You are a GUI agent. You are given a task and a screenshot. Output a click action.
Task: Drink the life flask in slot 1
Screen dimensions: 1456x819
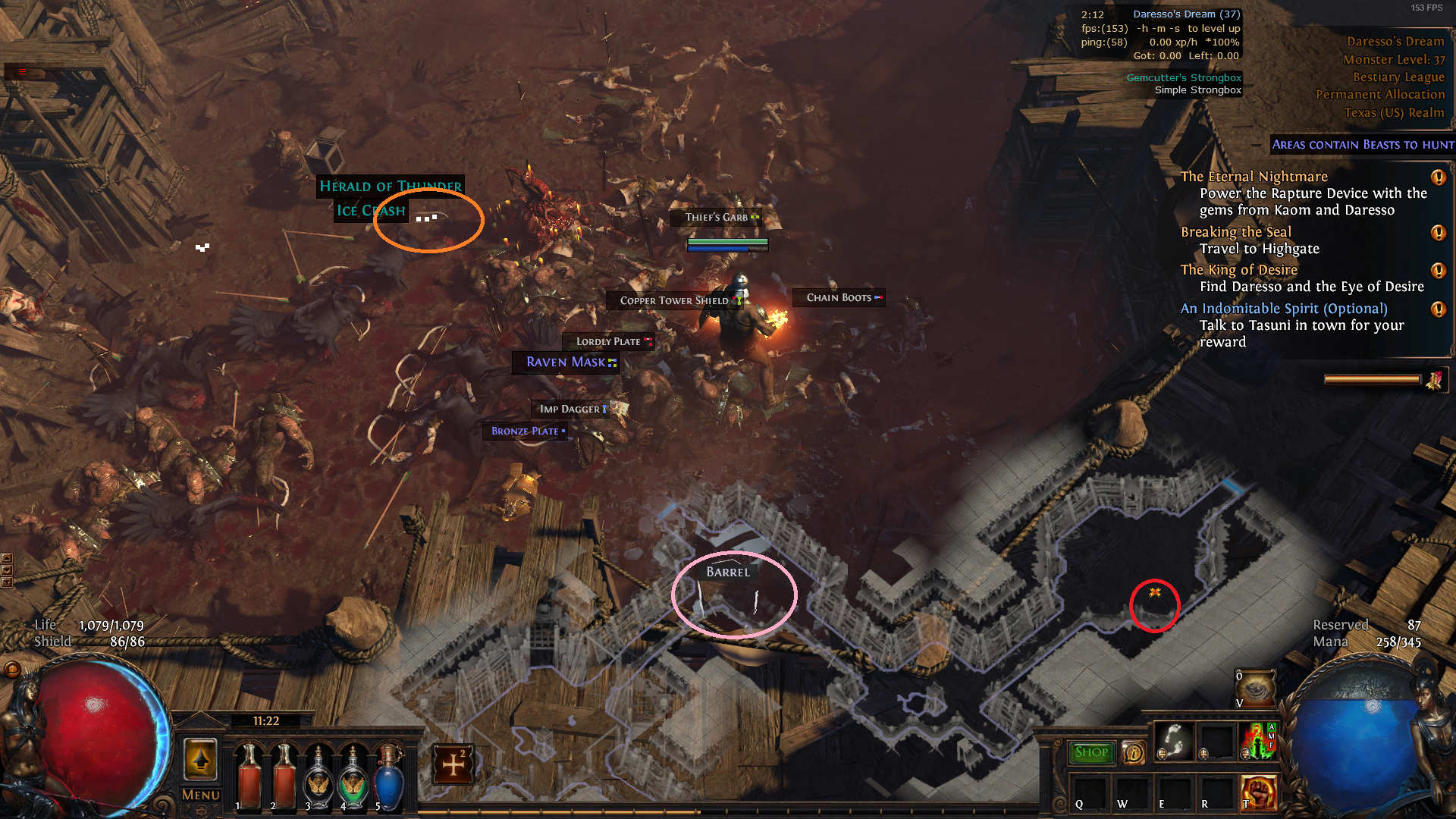pyautogui.click(x=251, y=777)
